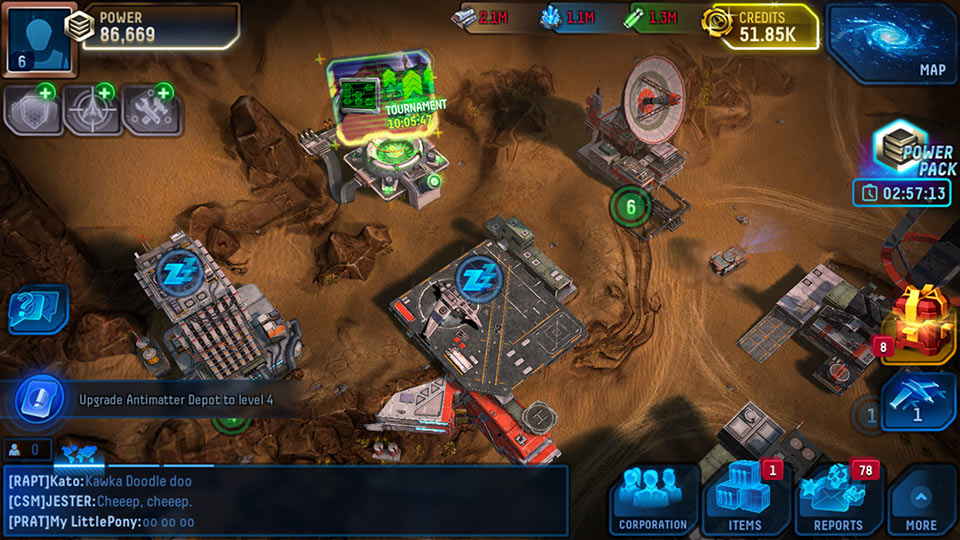Tap the green level 6 badge
960x540 pixels.
pos(630,208)
